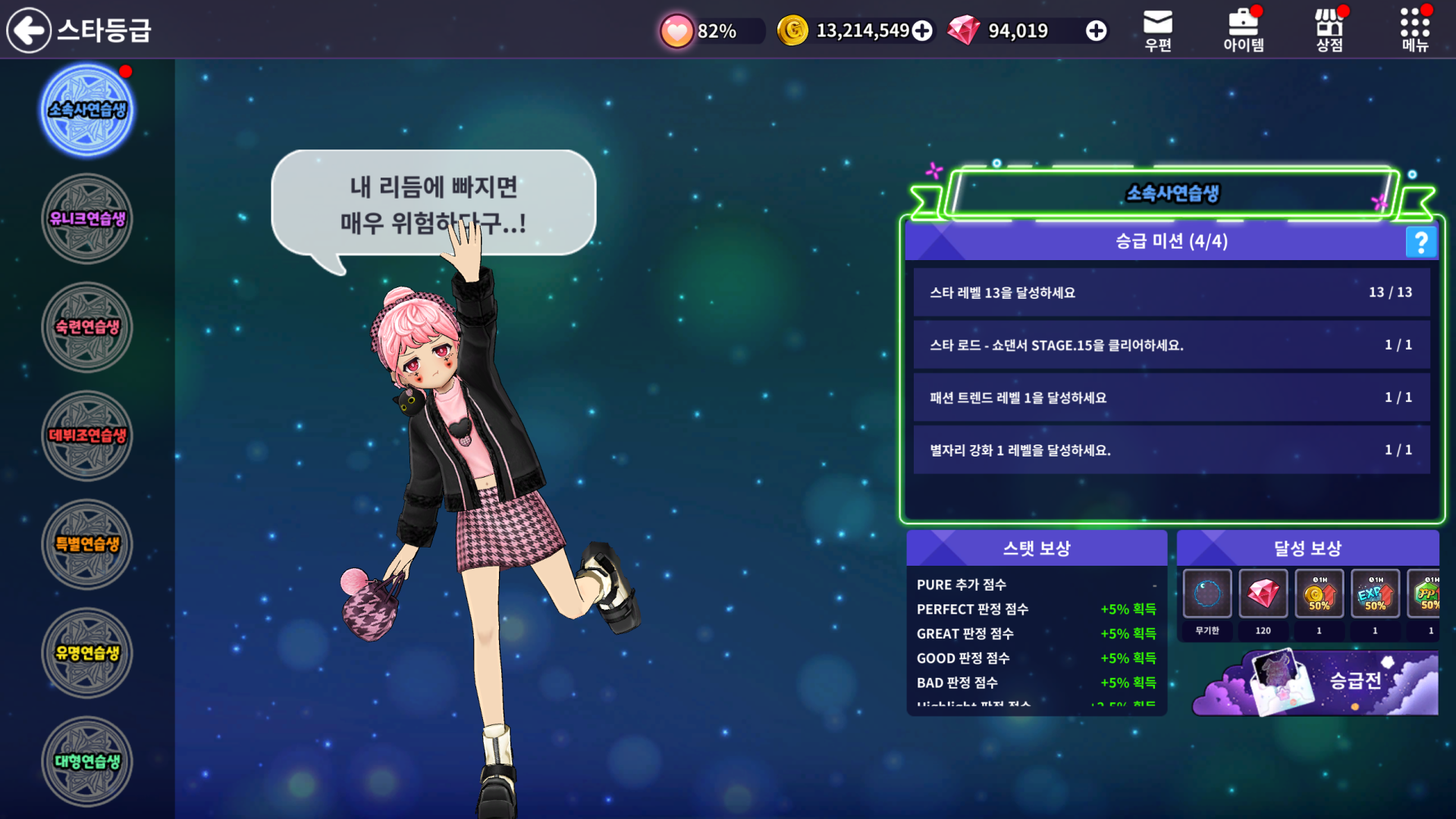The width and height of the screenshot is (1456, 819).
Task: Add more ruby gems with plus button
Action: click(x=1096, y=30)
